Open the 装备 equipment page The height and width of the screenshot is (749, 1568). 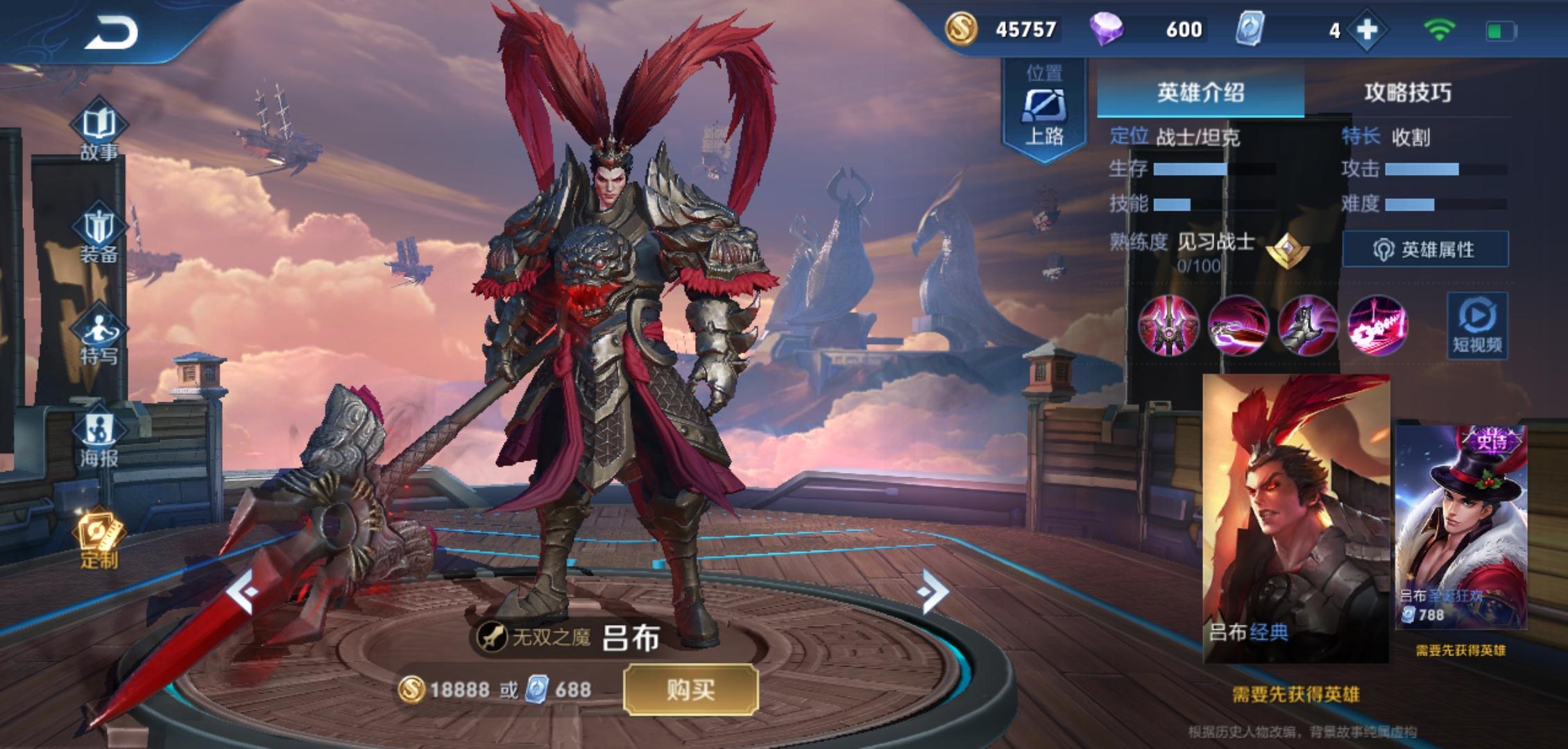[x=99, y=236]
